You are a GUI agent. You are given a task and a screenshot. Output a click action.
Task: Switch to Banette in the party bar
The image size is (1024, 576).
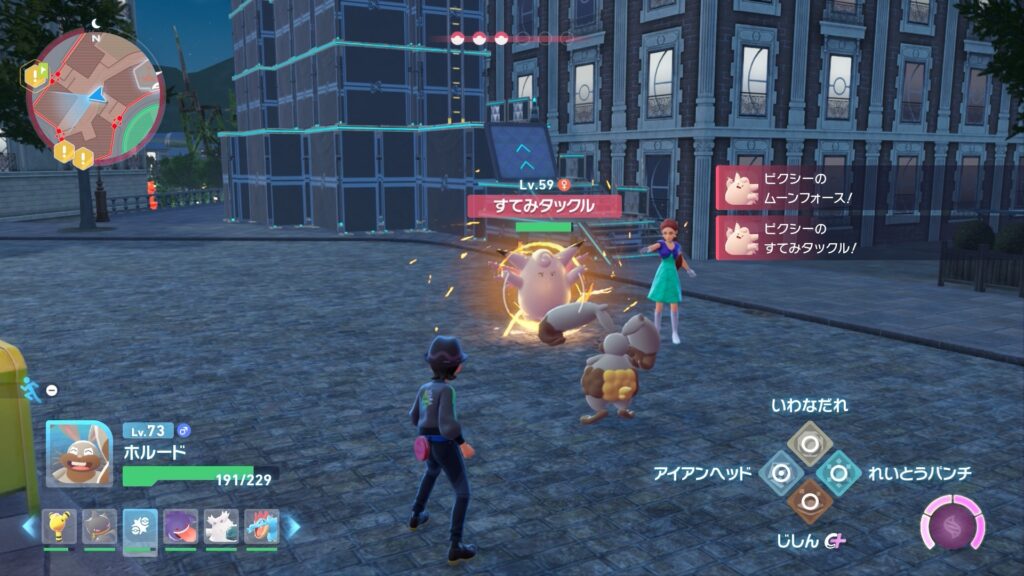coord(99,527)
